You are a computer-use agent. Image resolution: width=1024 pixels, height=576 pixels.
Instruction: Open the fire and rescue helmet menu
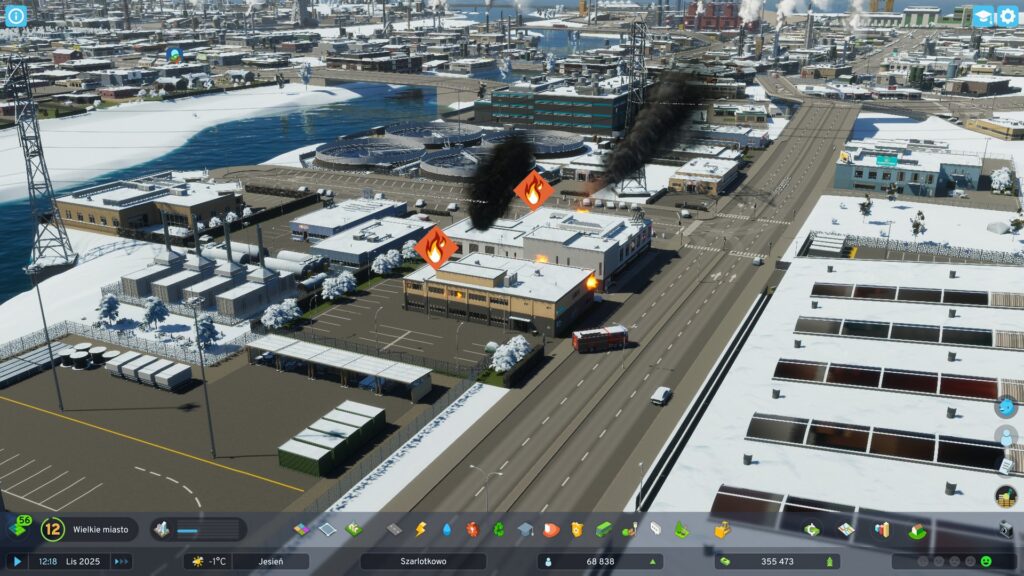point(551,529)
